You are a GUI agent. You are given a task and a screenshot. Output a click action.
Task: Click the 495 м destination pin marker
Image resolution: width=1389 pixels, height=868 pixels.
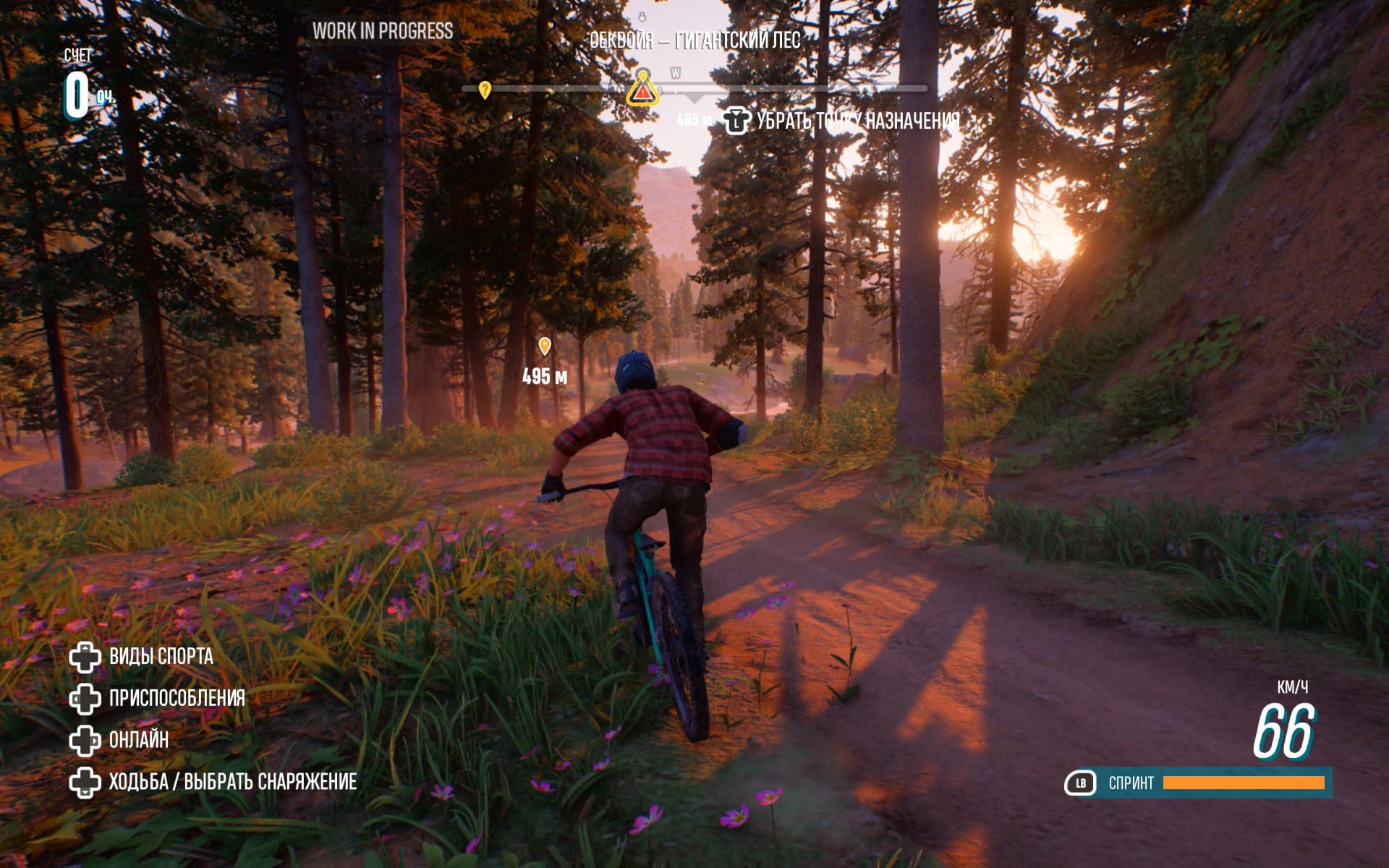tap(545, 346)
